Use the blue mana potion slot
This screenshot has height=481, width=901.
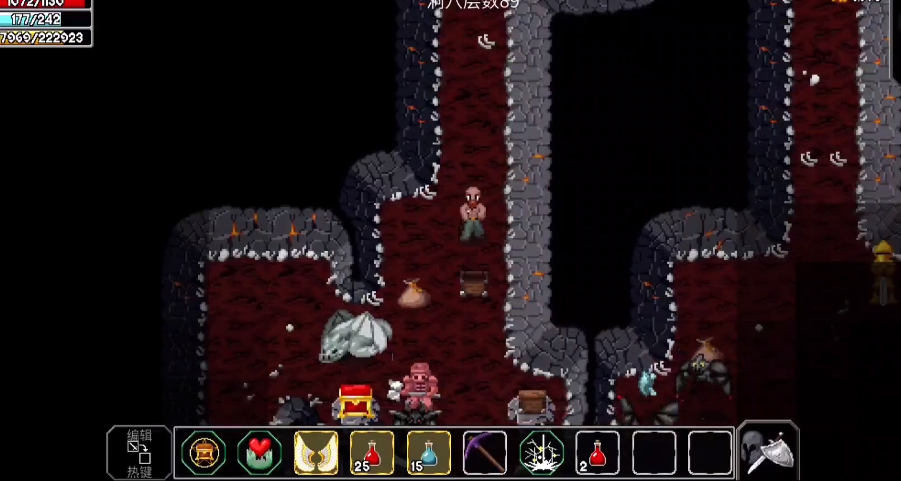point(429,453)
